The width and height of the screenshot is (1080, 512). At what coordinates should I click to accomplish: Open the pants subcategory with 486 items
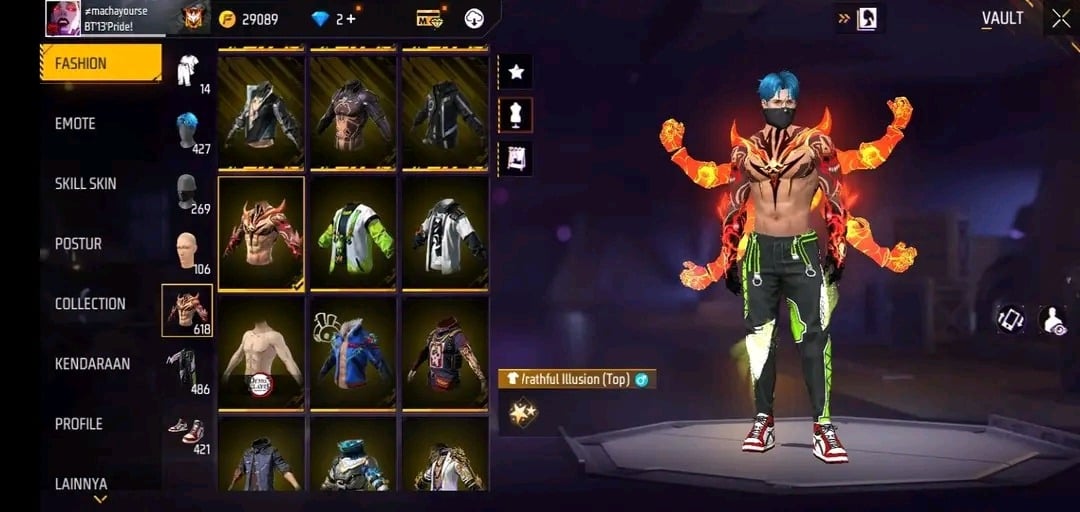(x=187, y=368)
